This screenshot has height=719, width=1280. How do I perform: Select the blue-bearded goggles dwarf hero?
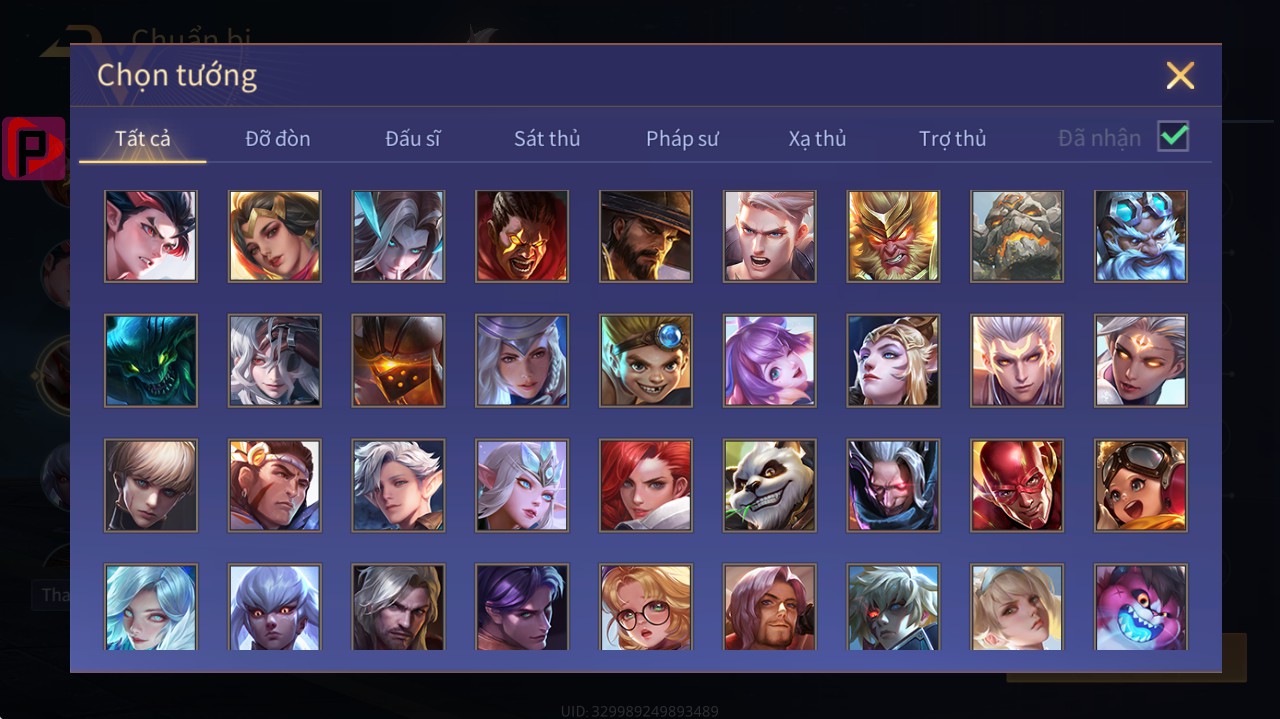(x=1141, y=236)
